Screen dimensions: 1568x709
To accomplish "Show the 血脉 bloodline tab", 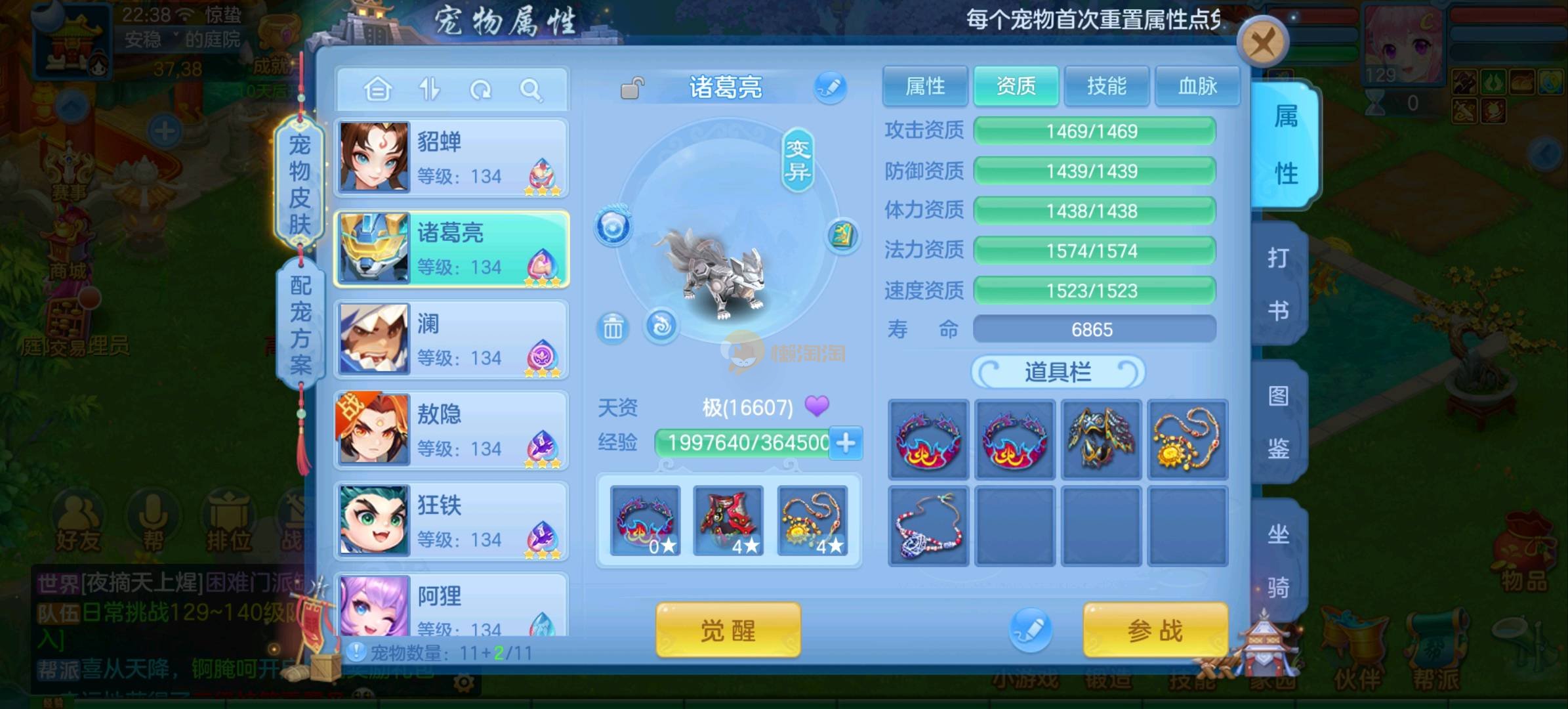I will [1197, 86].
